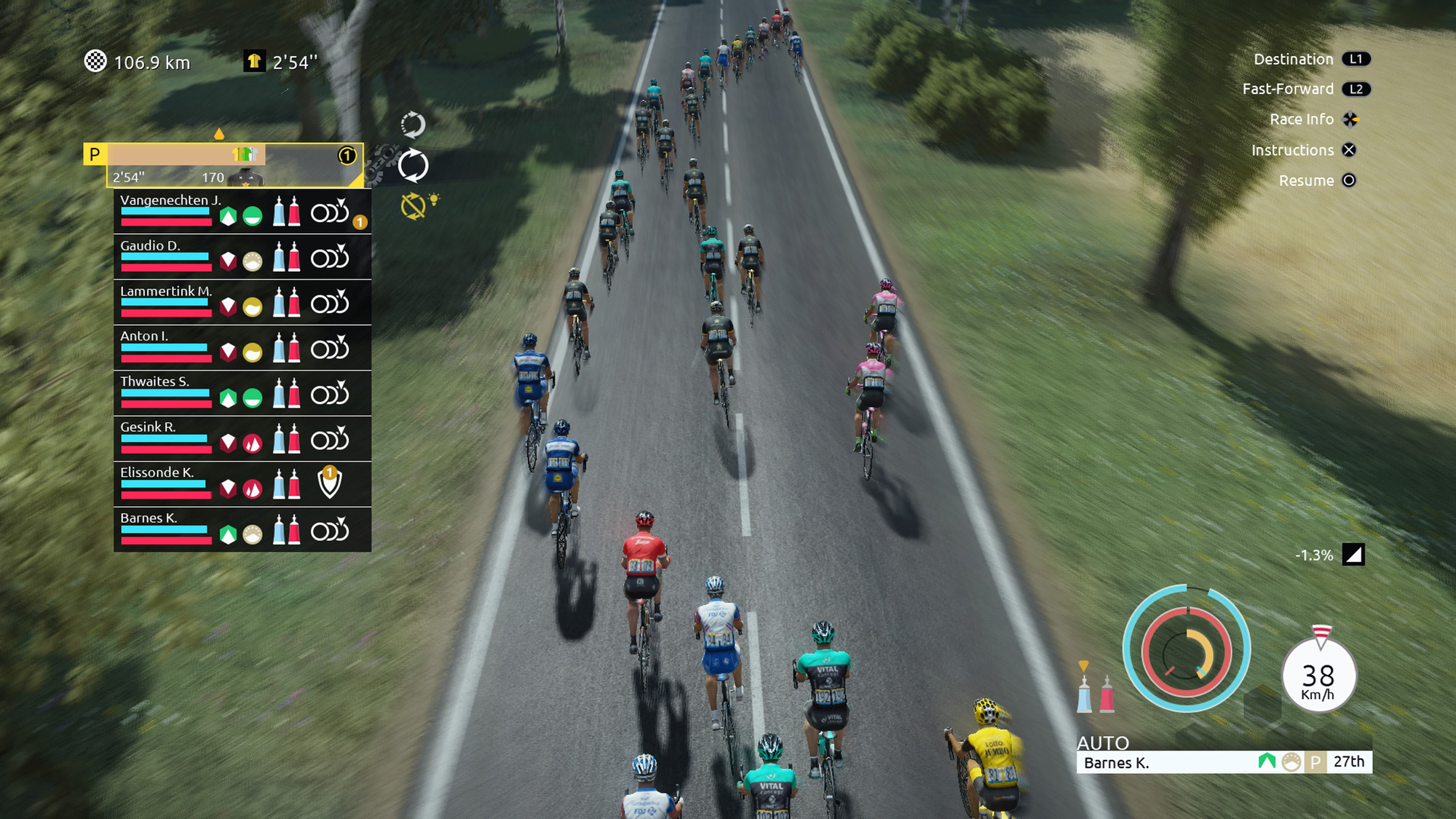Choose the small grey relay arrows icon
The width and height of the screenshot is (1456, 819).
pos(413,125)
